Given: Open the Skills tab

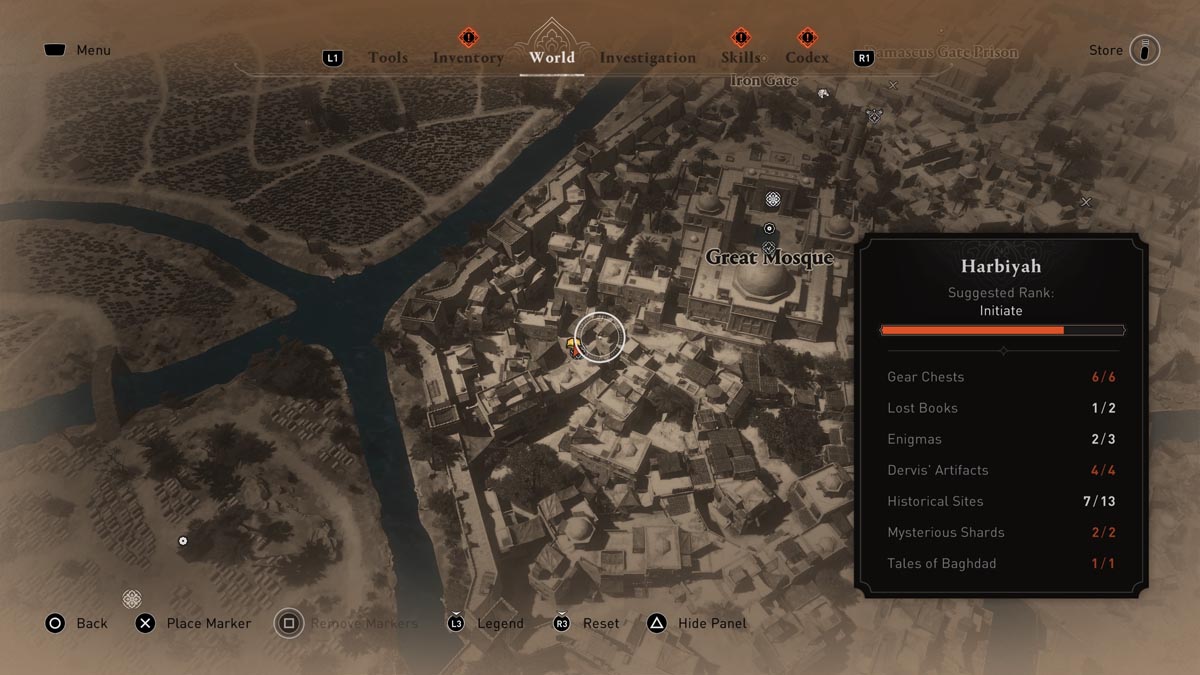Looking at the screenshot, I should 740,58.
